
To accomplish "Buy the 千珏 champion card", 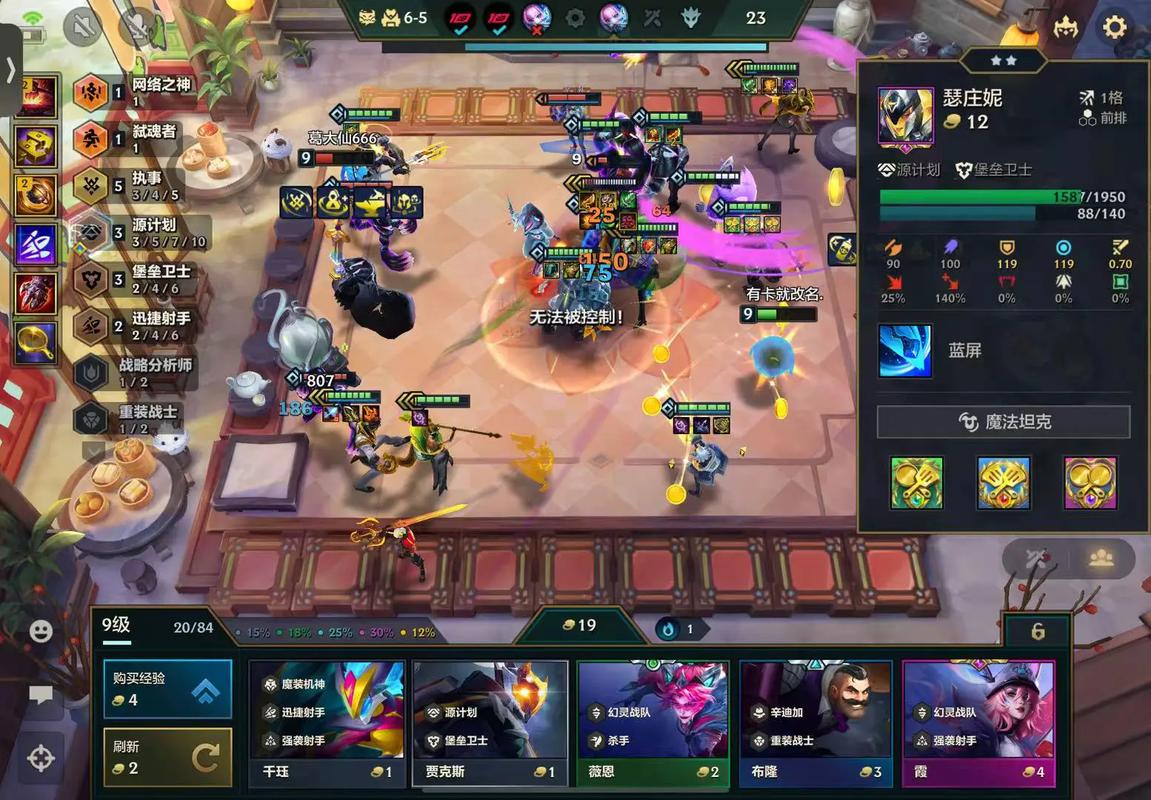I will [327, 723].
